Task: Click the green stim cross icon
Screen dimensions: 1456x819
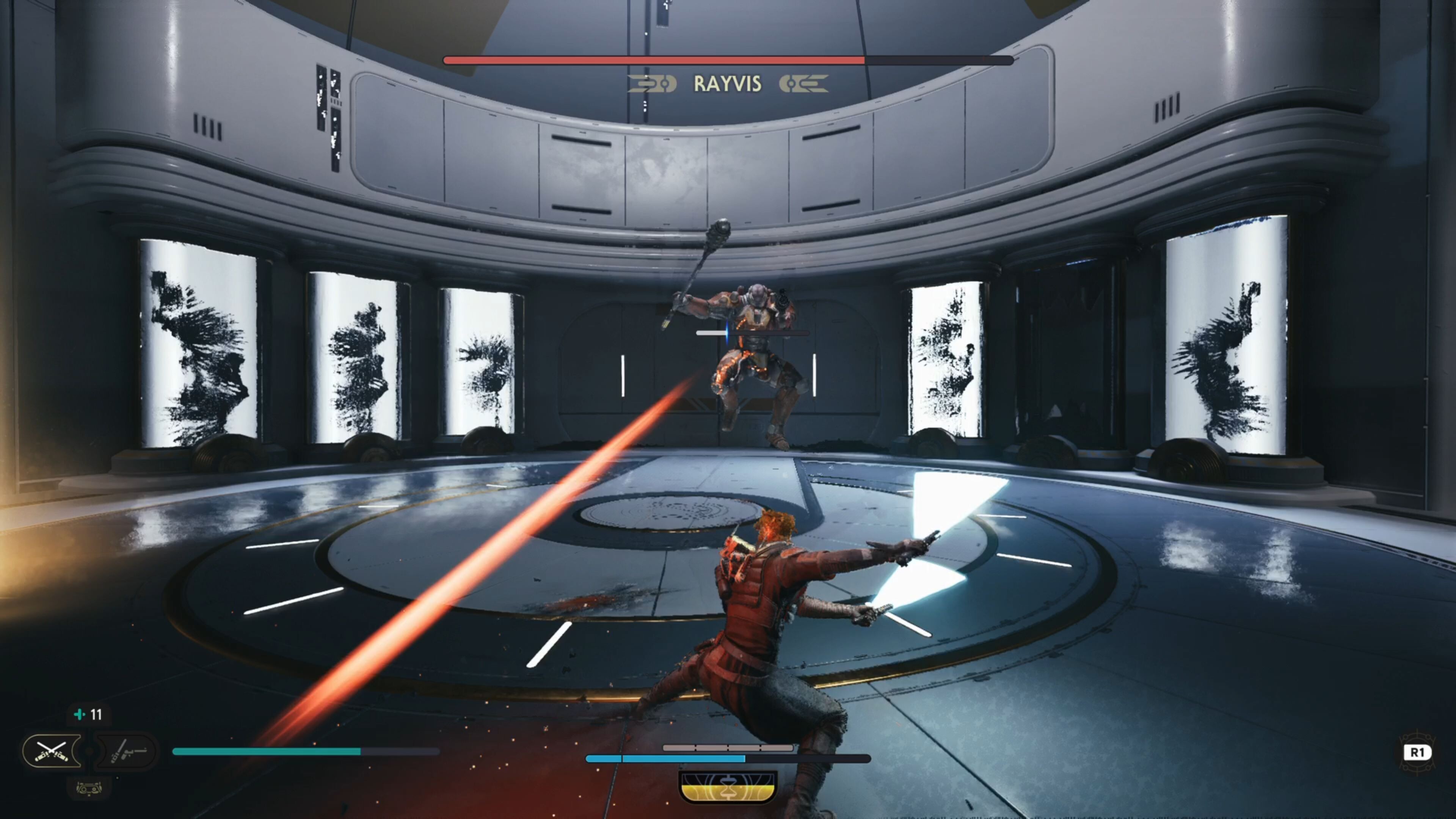Action: 80,714
